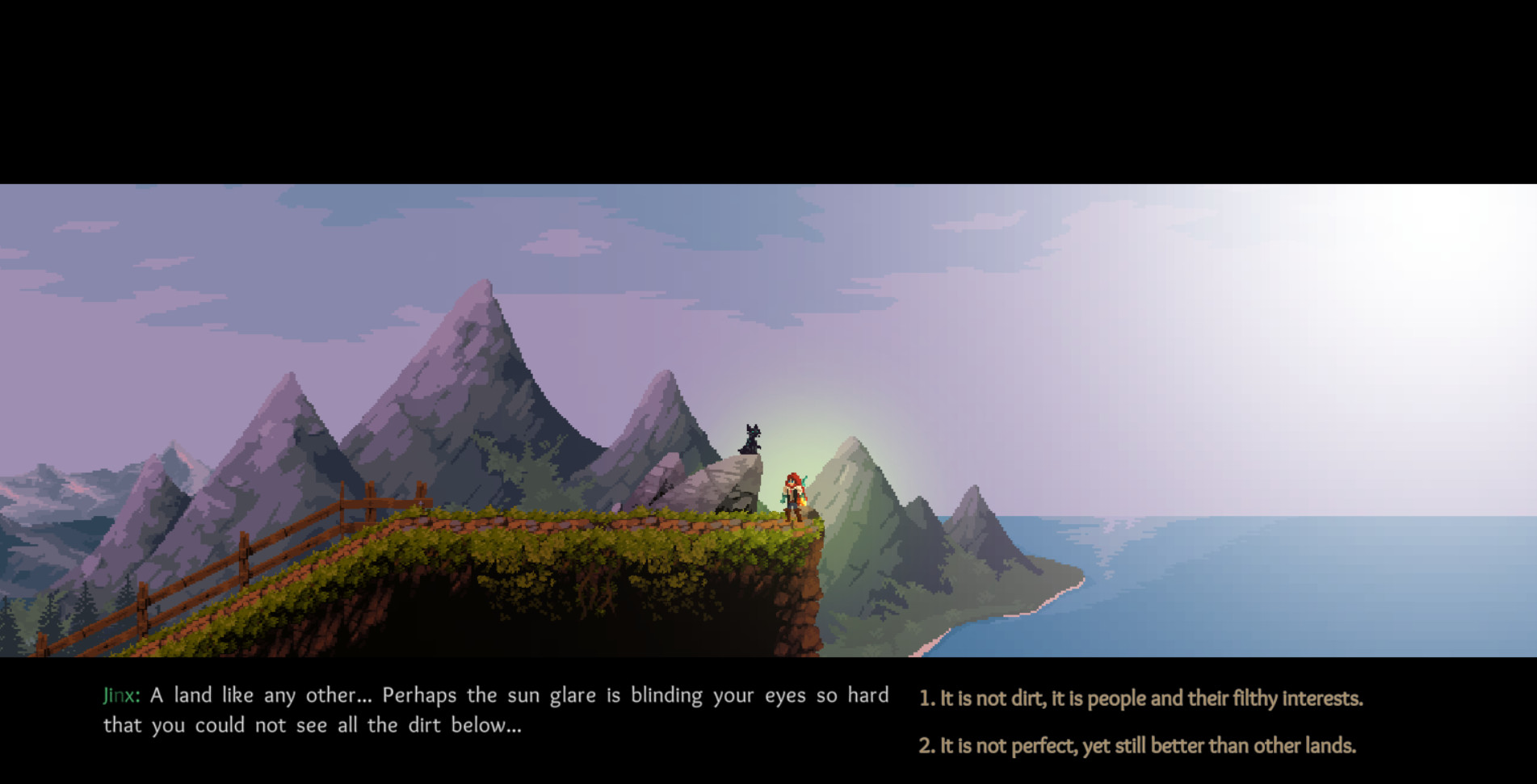Select dialogue option 1 about filthy interests
The height and width of the screenshot is (784, 1537).
click(x=1140, y=699)
